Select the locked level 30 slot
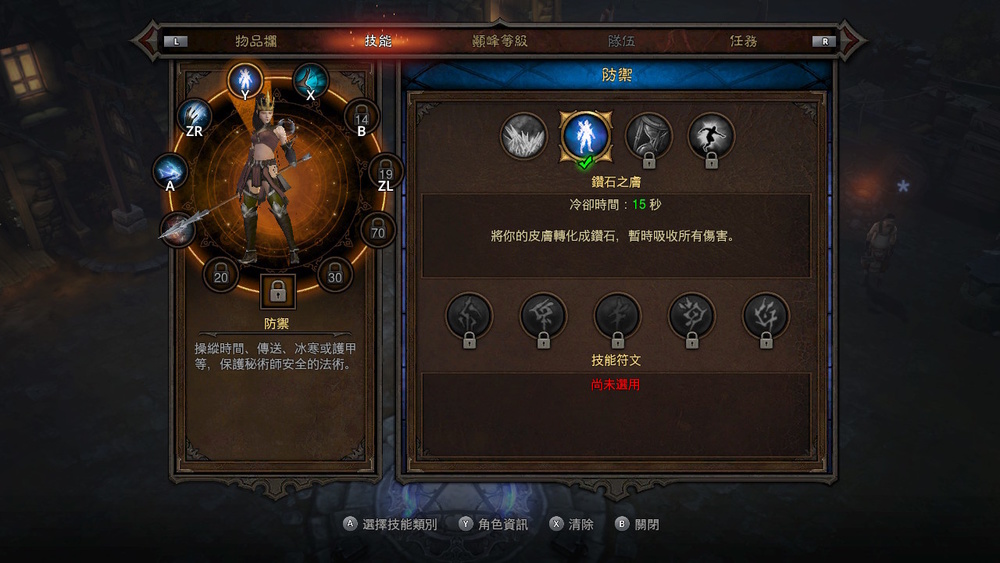 [x=335, y=273]
